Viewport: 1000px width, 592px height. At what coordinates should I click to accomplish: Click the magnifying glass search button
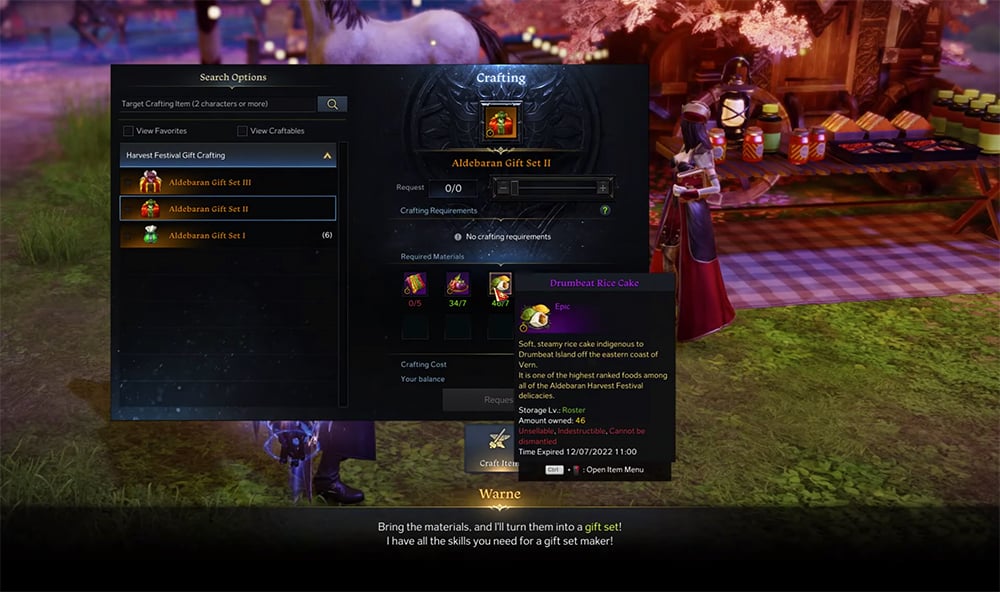click(332, 104)
